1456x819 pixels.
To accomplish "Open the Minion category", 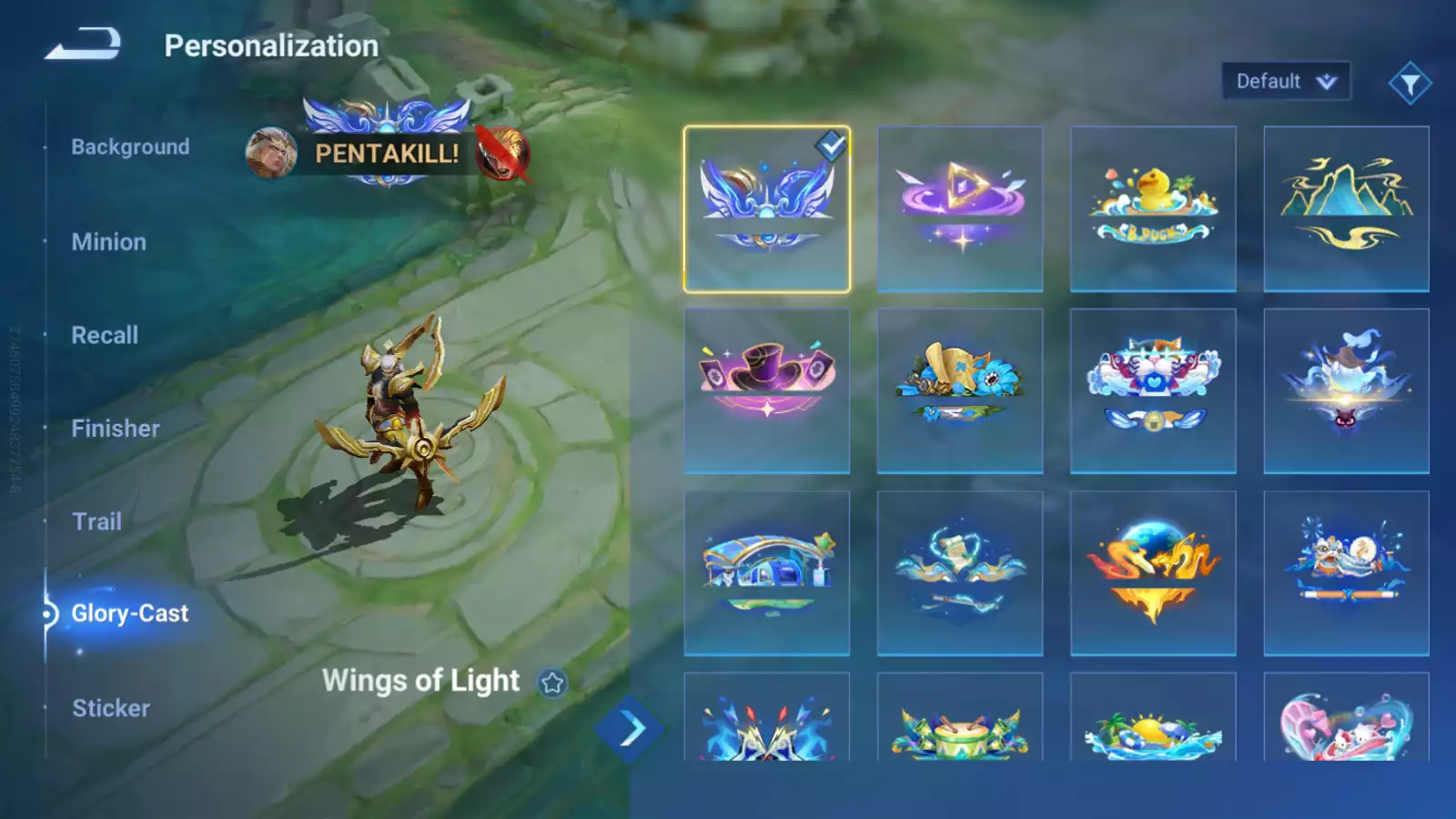I will 108,241.
